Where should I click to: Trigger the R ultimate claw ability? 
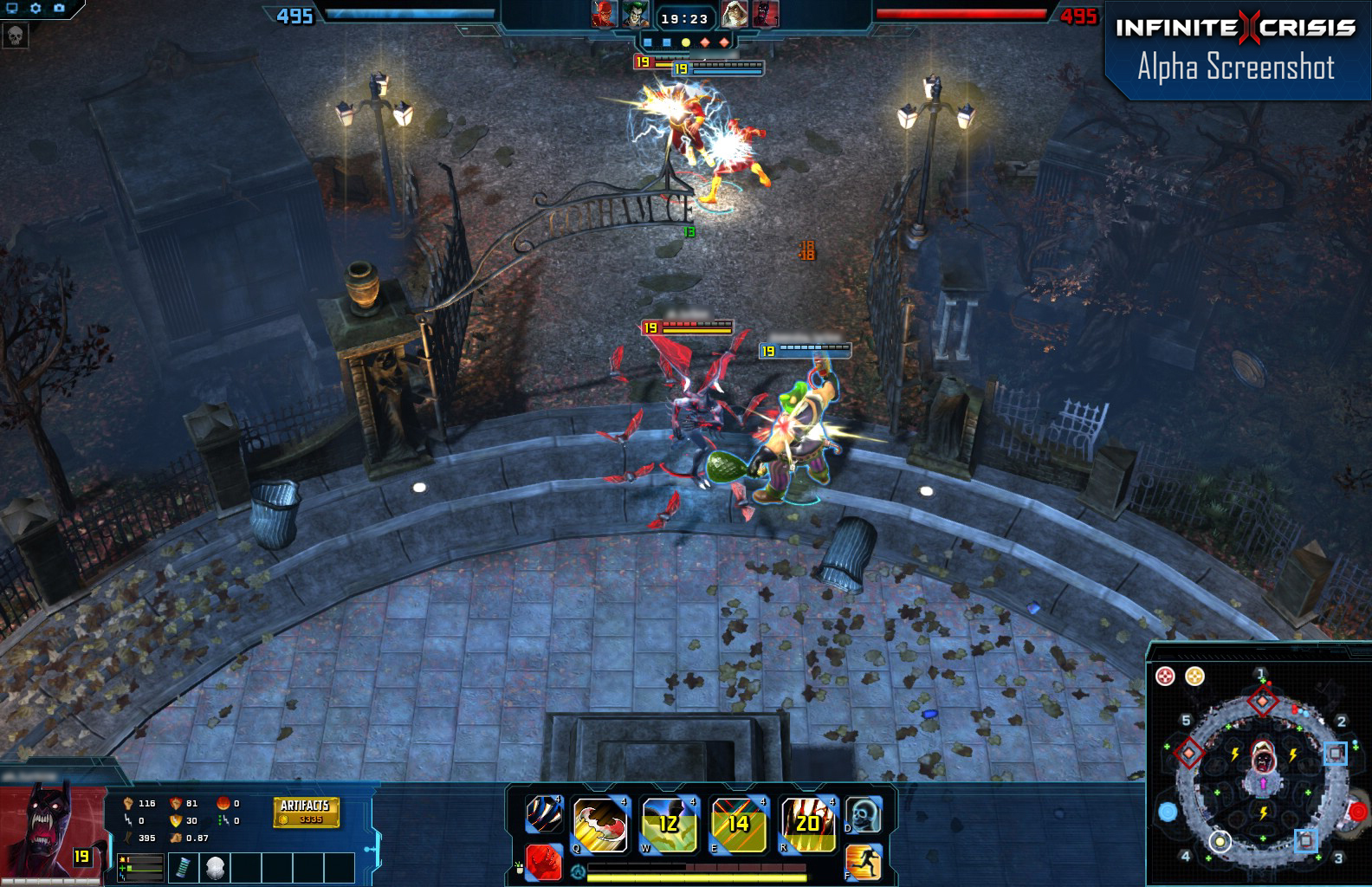[x=807, y=823]
